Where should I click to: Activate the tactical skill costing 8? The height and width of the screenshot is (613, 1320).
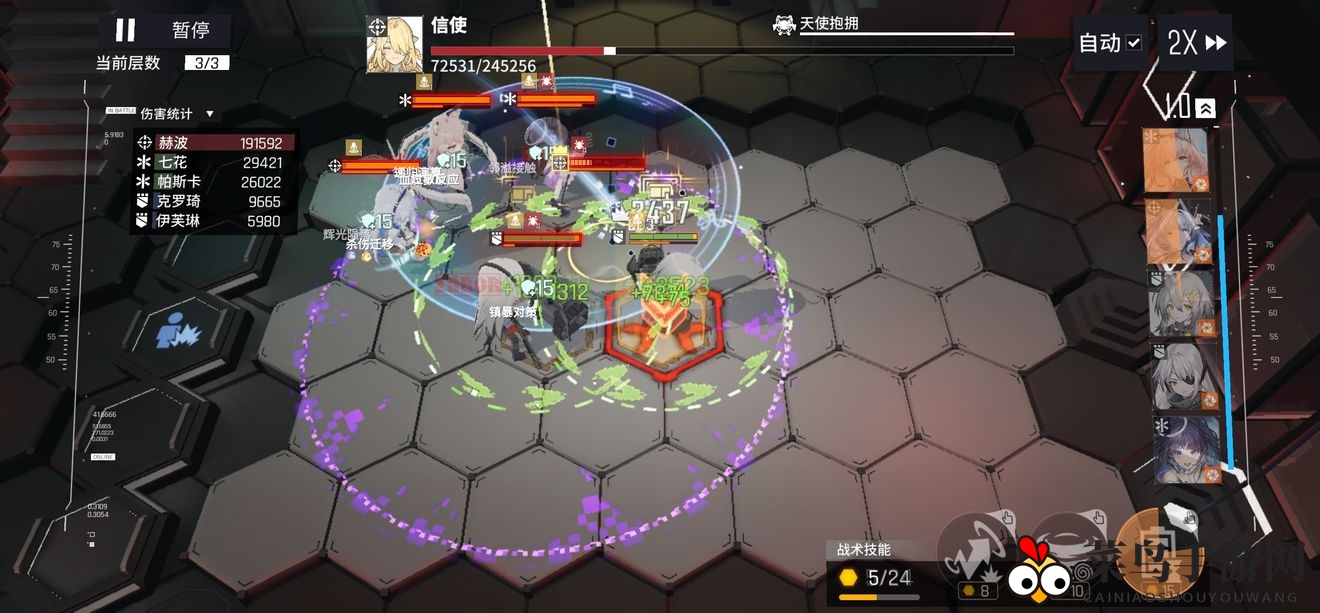[977, 548]
